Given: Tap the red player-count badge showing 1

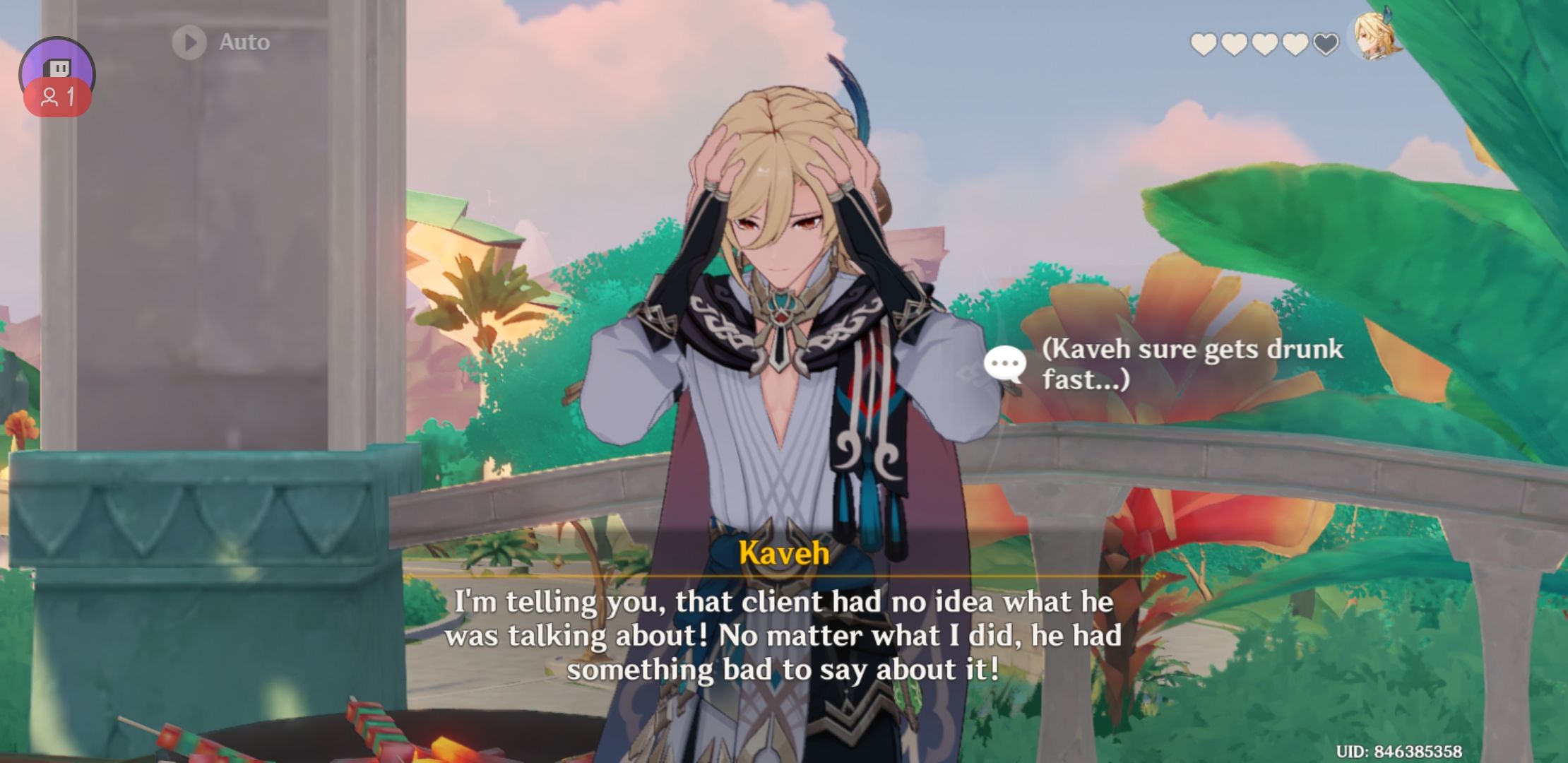Looking at the screenshot, I should coord(57,97).
